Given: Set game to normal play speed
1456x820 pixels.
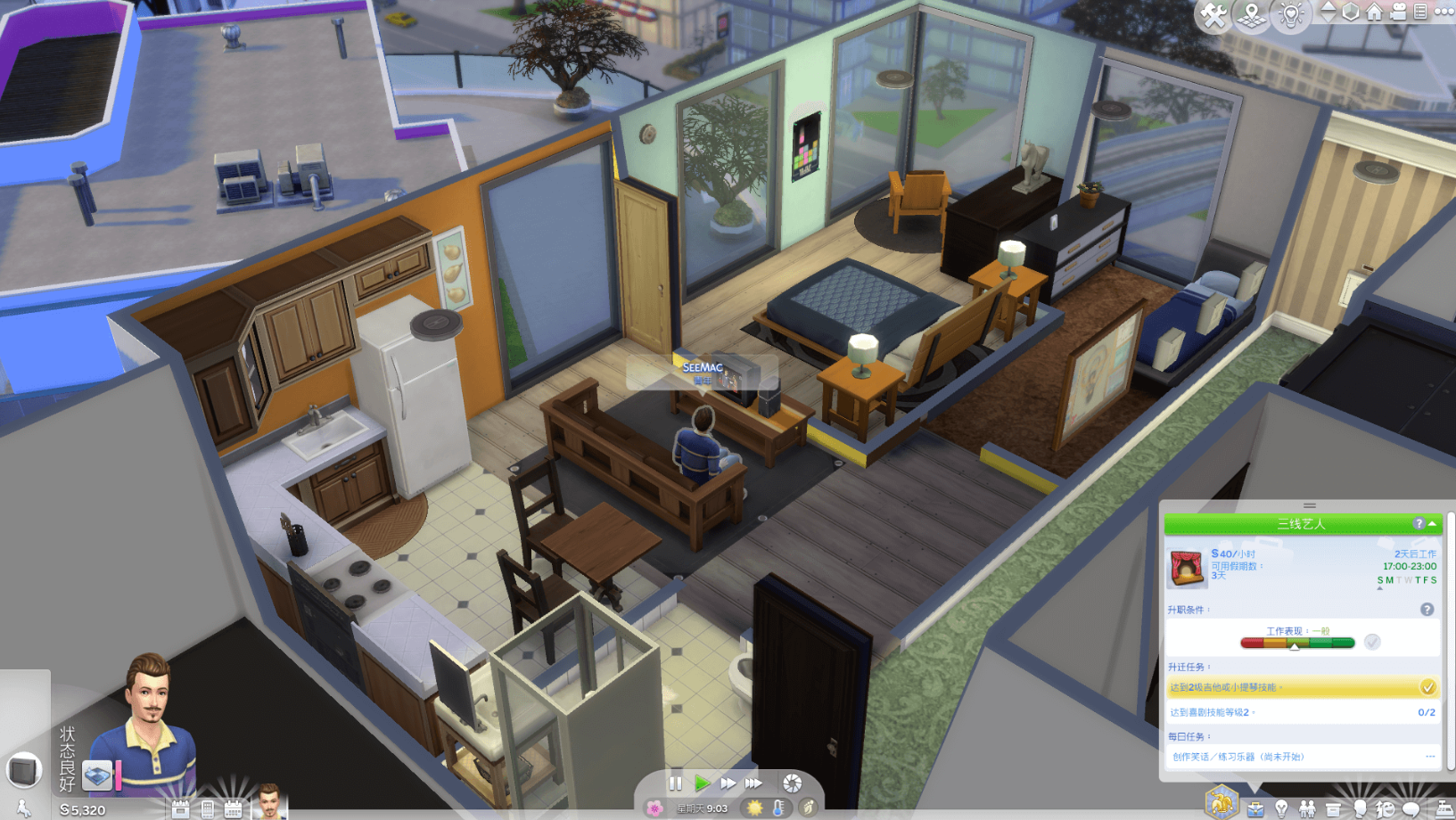Looking at the screenshot, I should (x=702, y=783).
